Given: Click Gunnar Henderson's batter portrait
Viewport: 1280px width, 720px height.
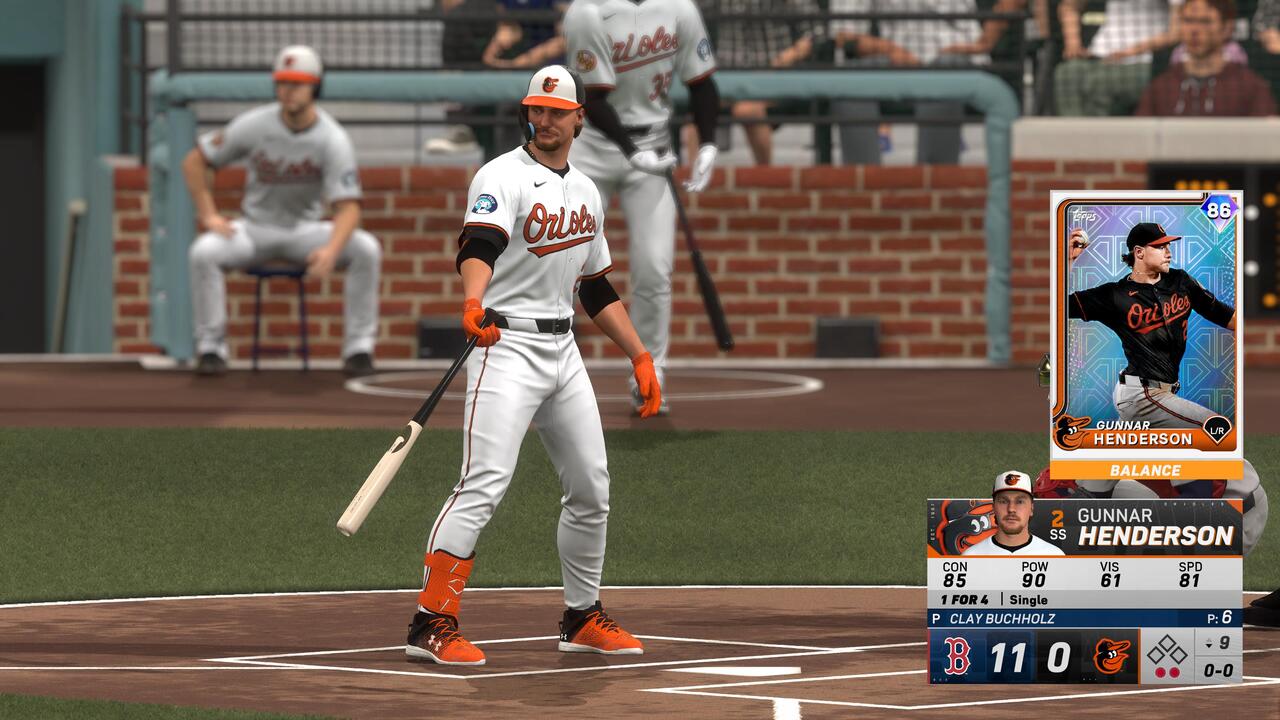Looking at the screenshot, I should coord(1013,515).
